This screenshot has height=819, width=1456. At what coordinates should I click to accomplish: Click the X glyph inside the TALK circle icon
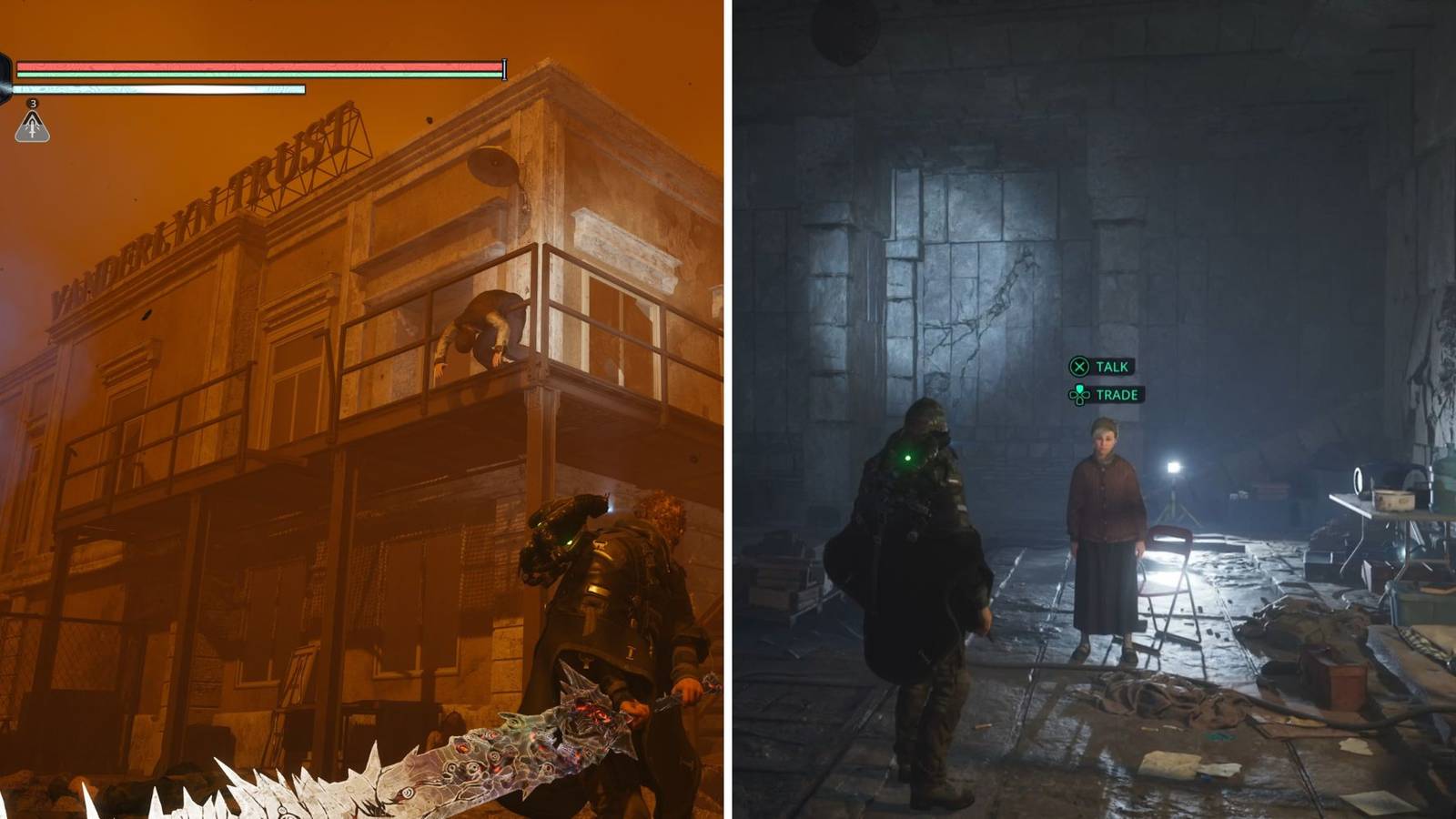1077,367
